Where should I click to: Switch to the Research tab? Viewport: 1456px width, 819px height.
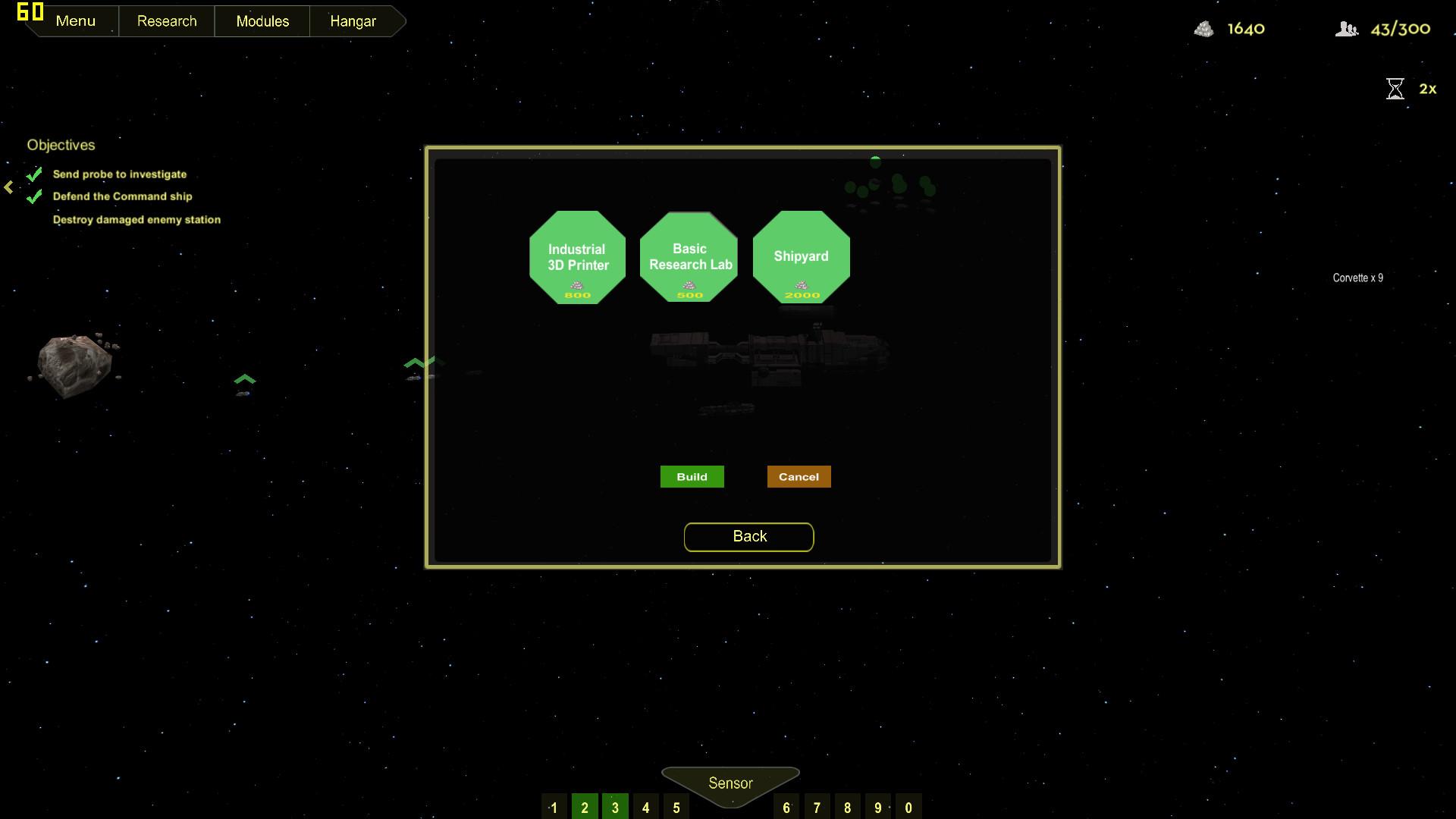click(166, 20)
